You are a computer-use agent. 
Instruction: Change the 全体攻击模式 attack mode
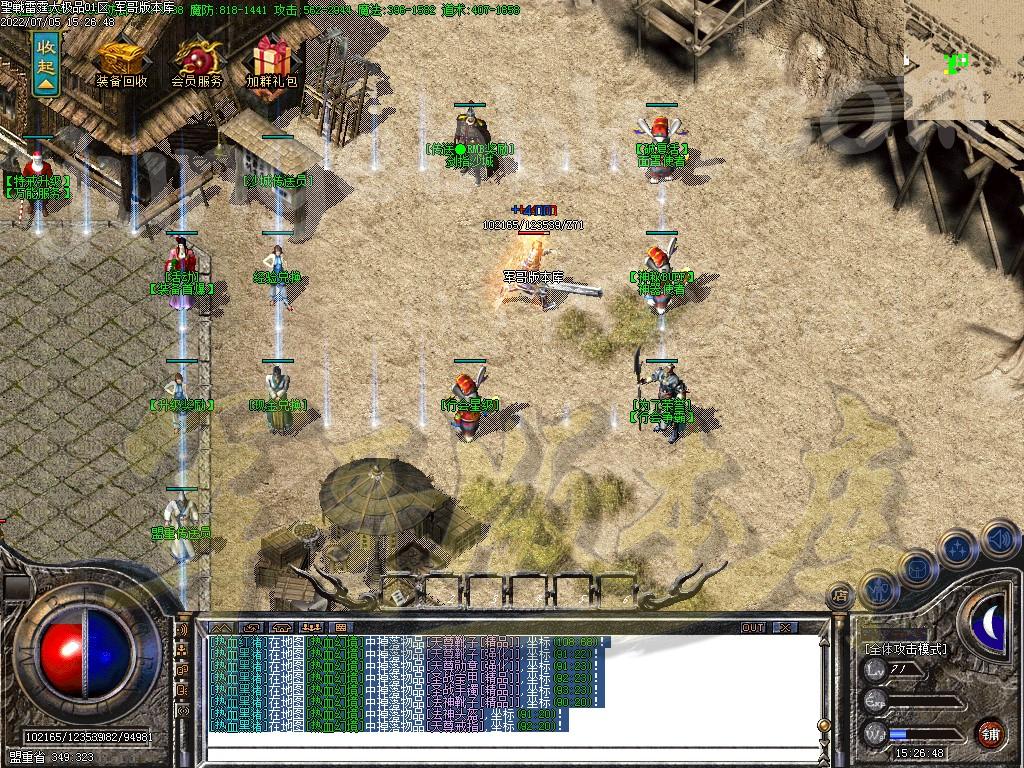(906, 649)
